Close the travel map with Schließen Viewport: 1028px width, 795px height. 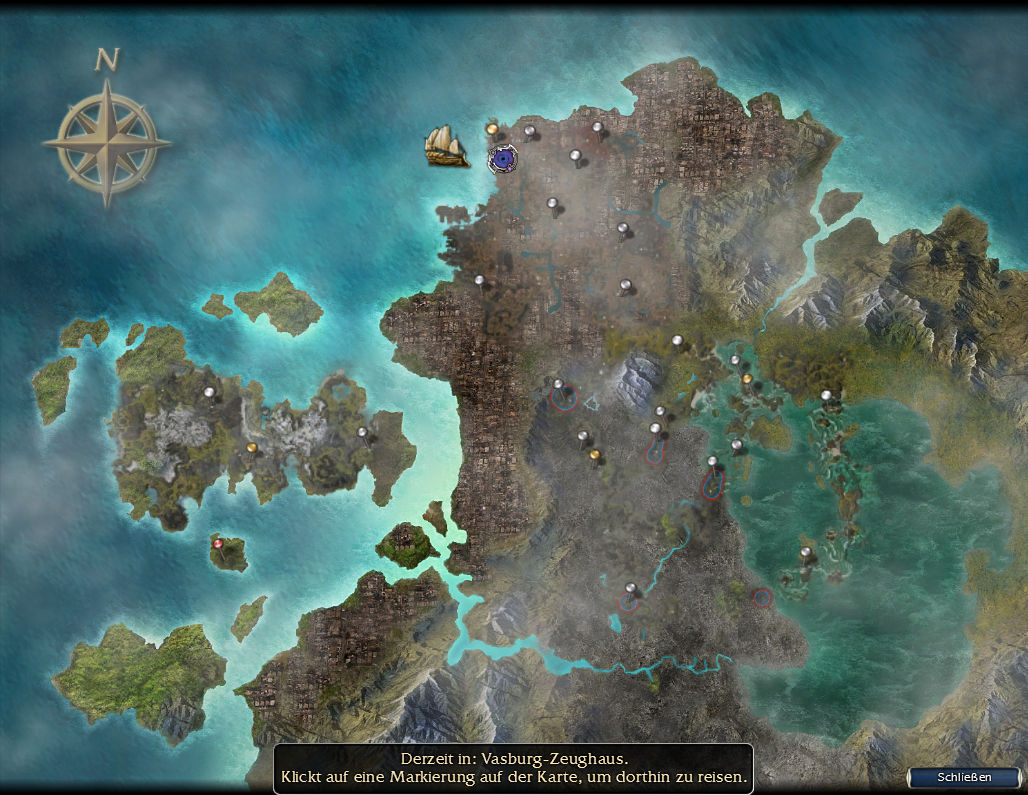[x=964, y=777]
